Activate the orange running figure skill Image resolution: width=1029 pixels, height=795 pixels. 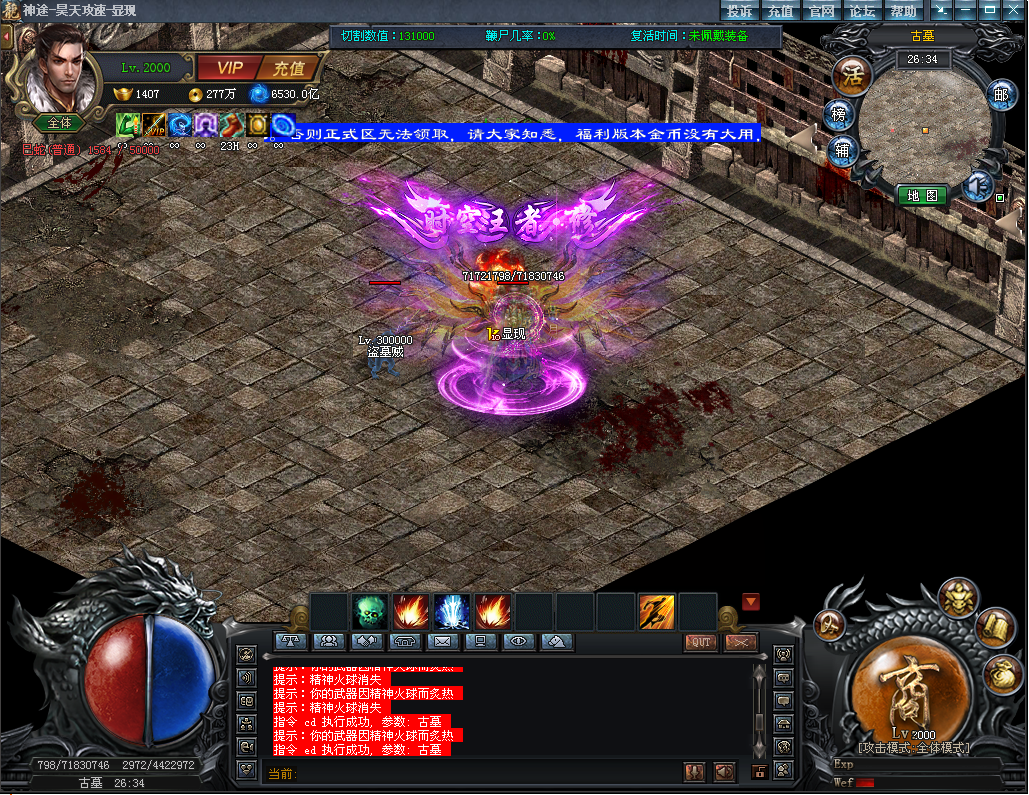(656, 611)
